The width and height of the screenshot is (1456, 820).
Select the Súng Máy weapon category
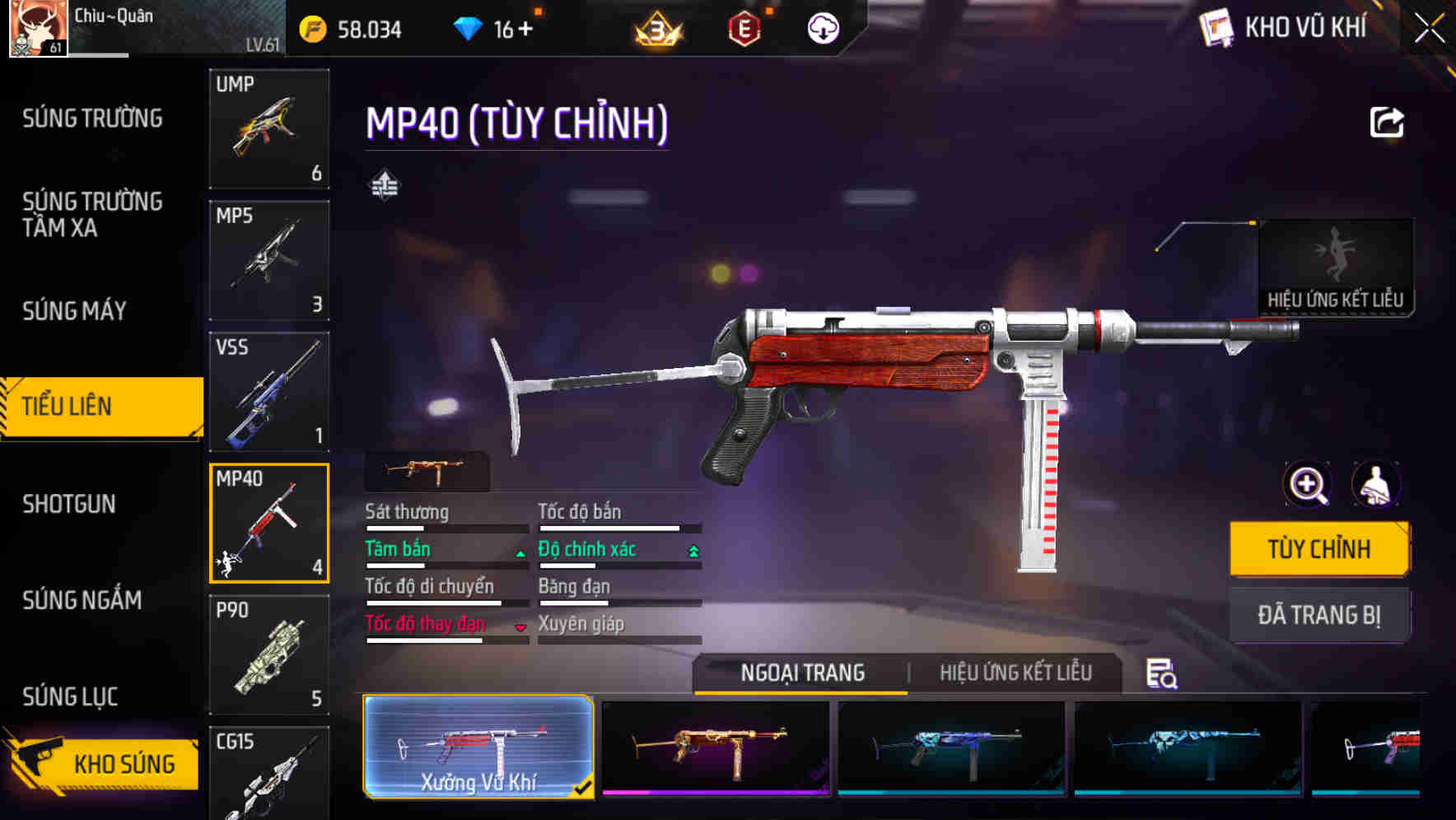(x=74, y=310)
